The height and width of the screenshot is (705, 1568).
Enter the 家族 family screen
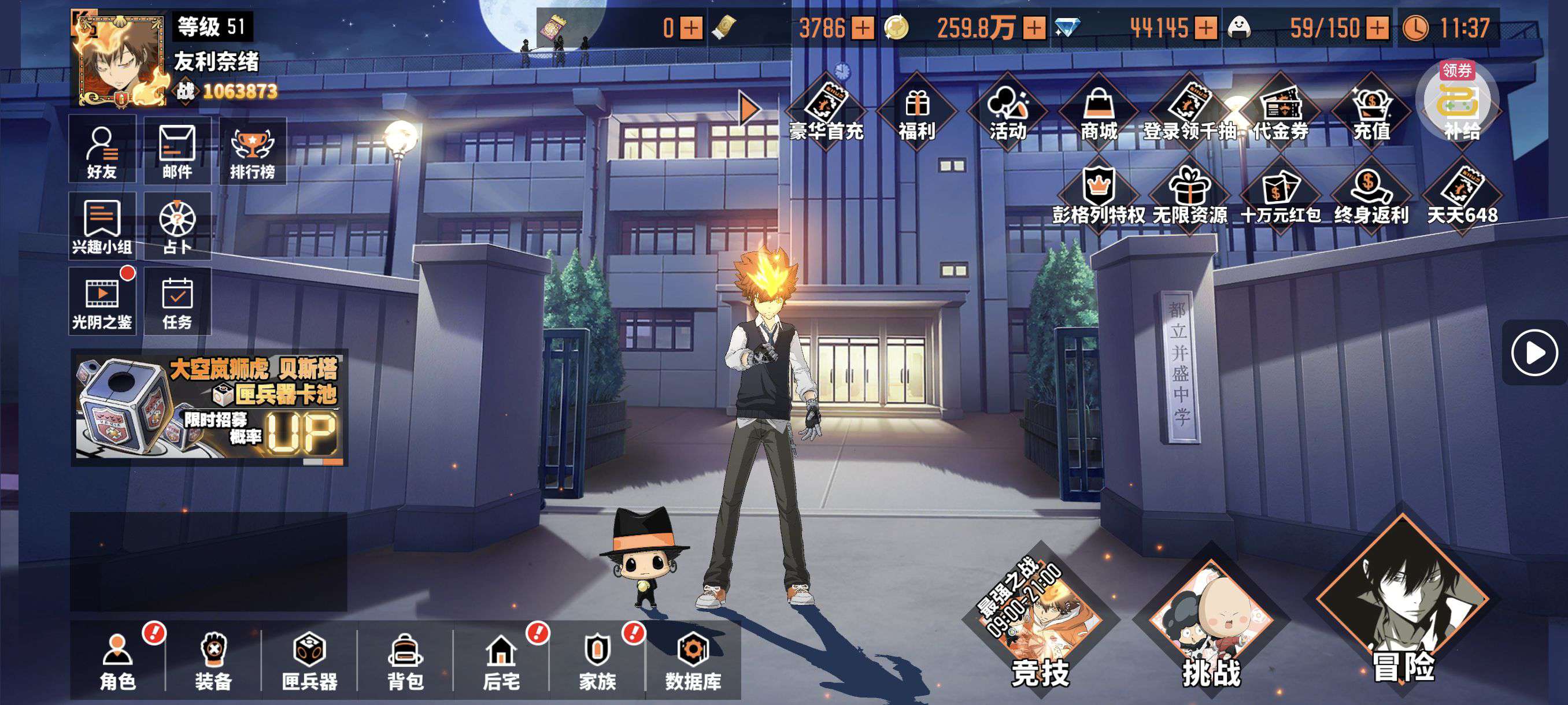(x=597, y=661)
